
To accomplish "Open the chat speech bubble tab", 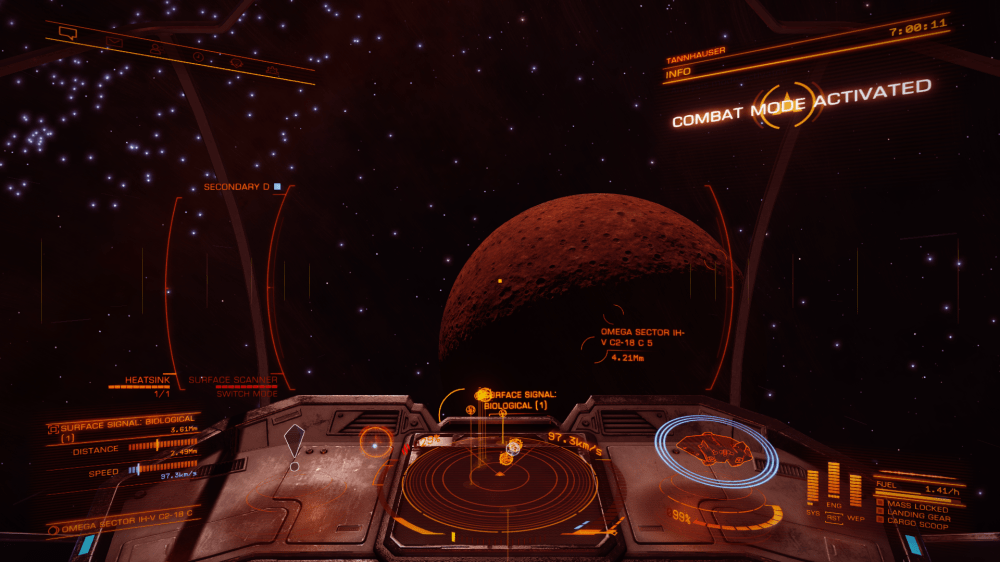I will click(x=67, y=32).
